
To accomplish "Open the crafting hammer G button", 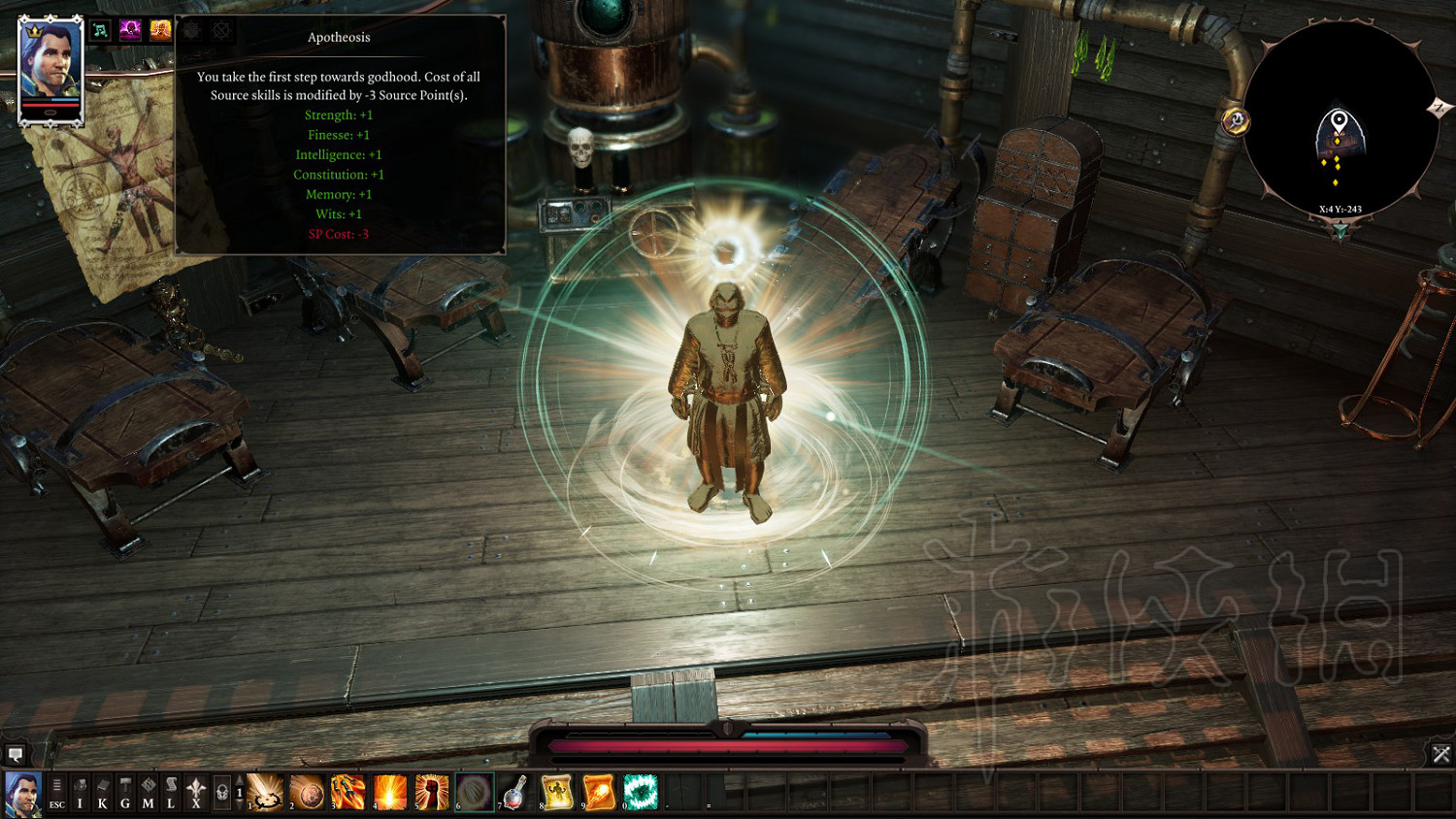I will point(125,793).
